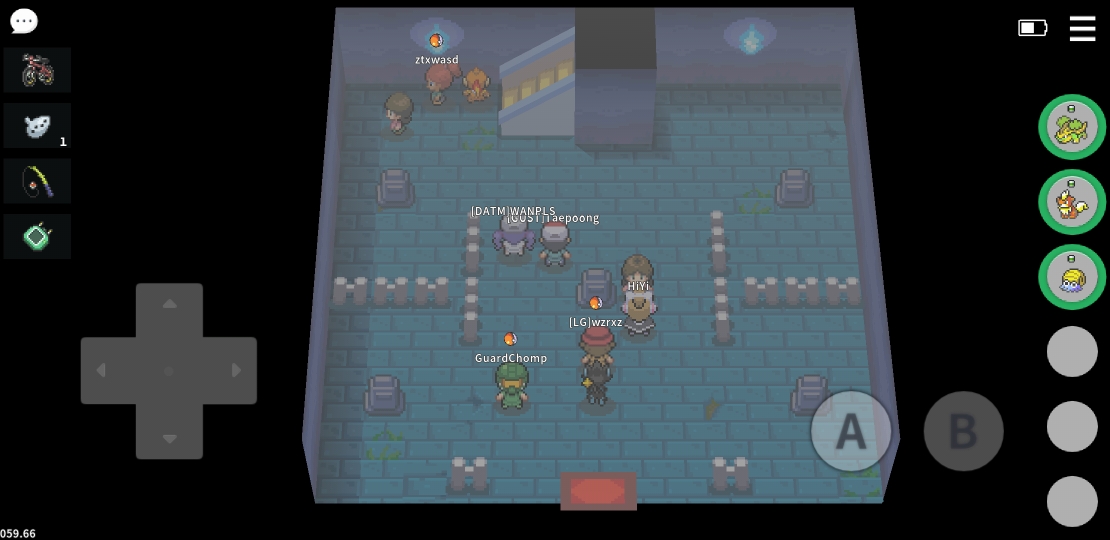Use the fishing rod hotkey
This screenshot has width=1110, height=540.
point(37,181)
